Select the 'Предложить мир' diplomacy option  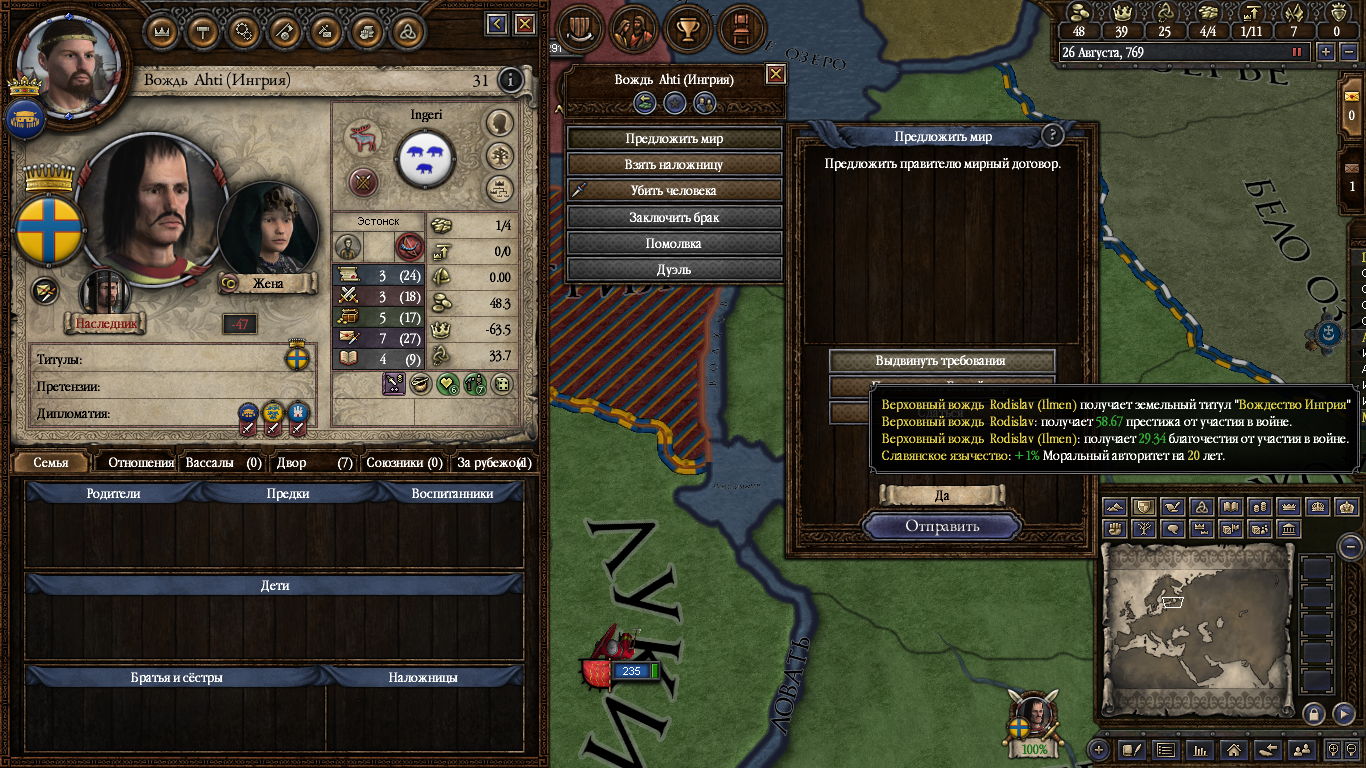point(674,139)
